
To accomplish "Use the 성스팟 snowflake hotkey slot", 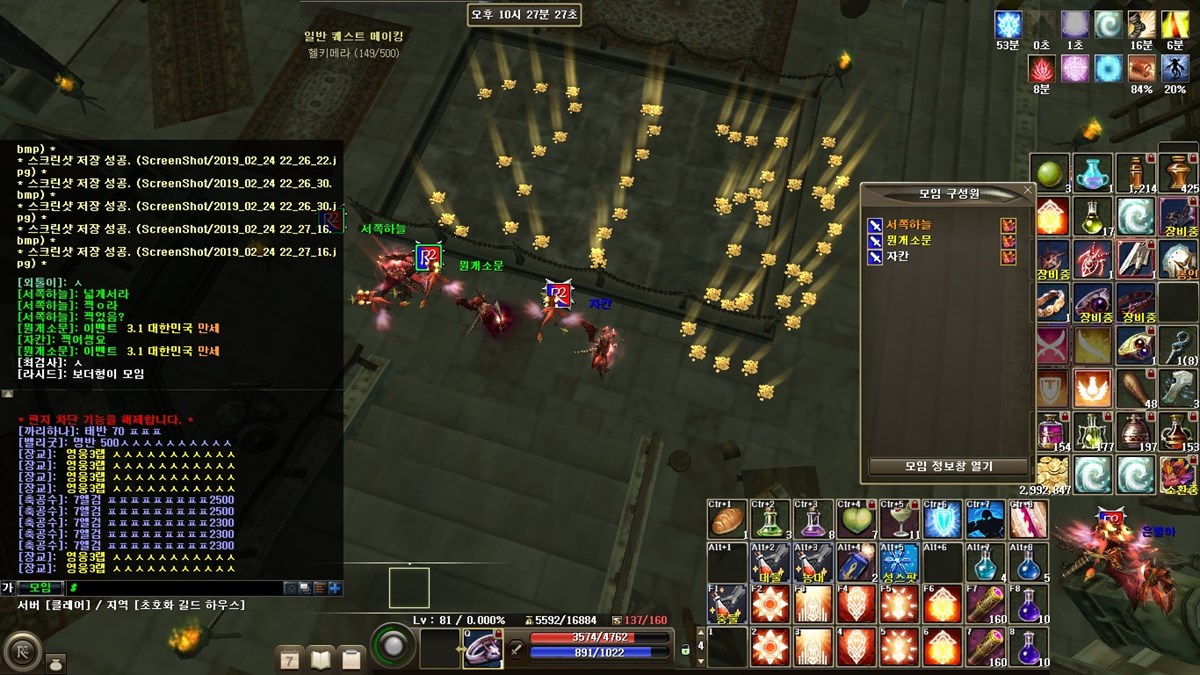I will point(898,561).
